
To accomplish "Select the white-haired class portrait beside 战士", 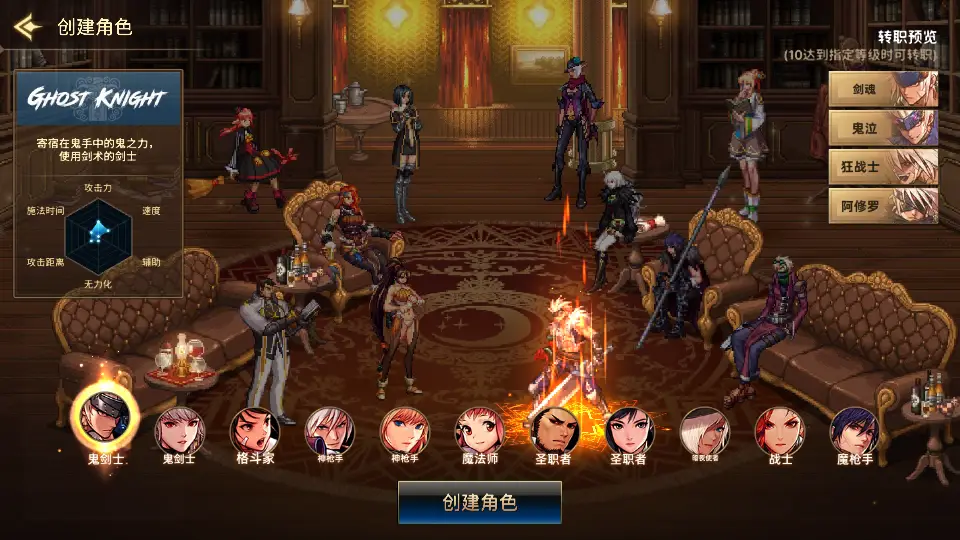I will point(704,430).
